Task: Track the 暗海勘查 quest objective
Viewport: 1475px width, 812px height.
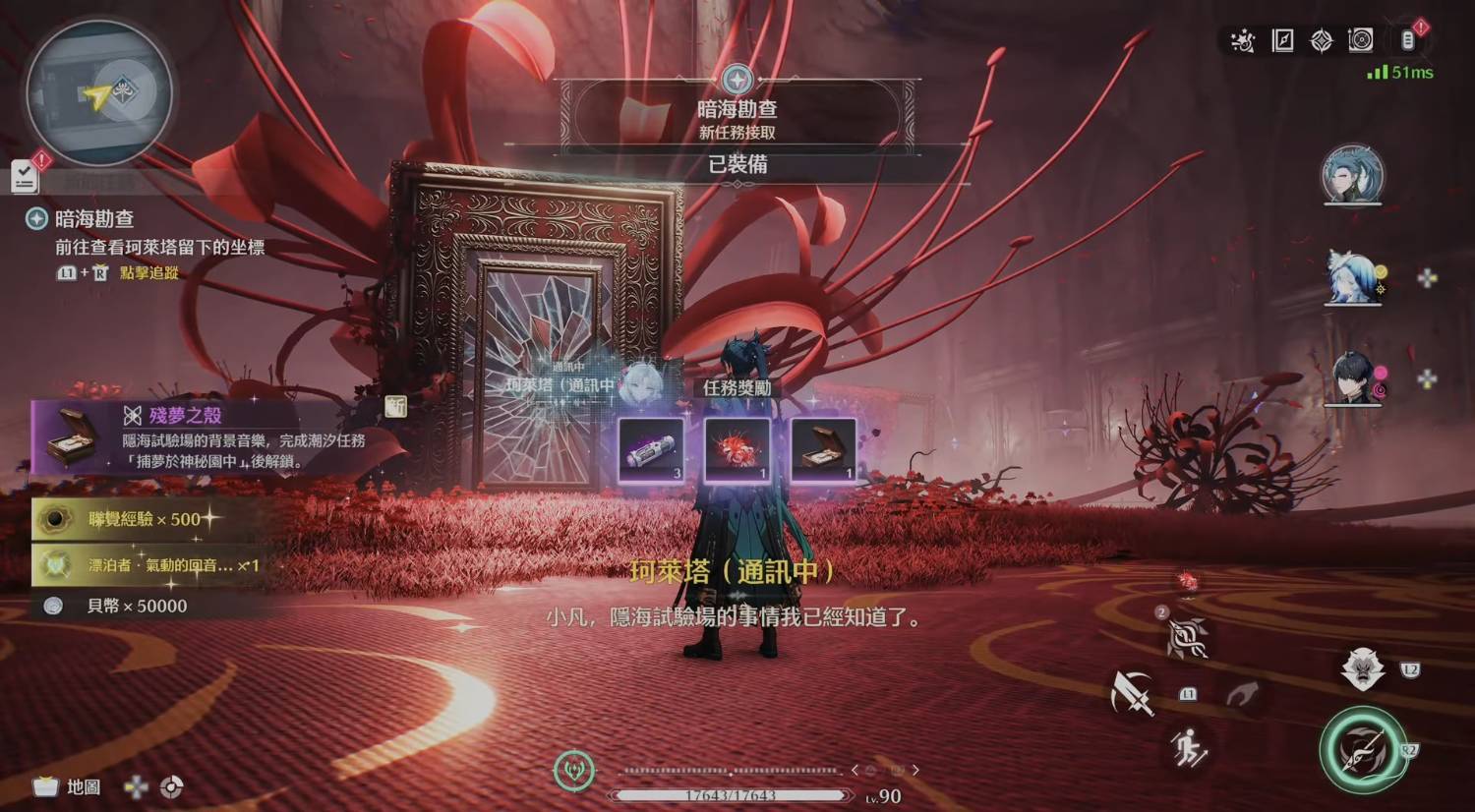Action: (x=94, y=218)
